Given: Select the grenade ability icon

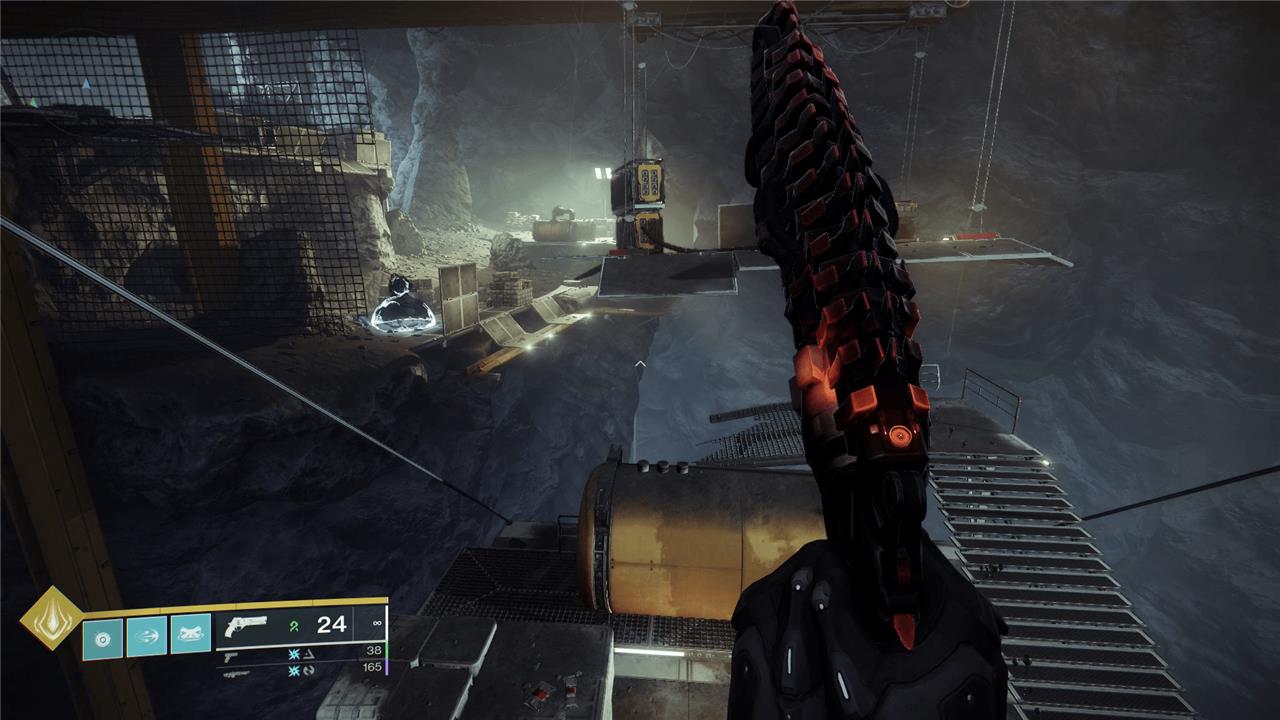Looking at the screenshot, I should click(102, 638).
